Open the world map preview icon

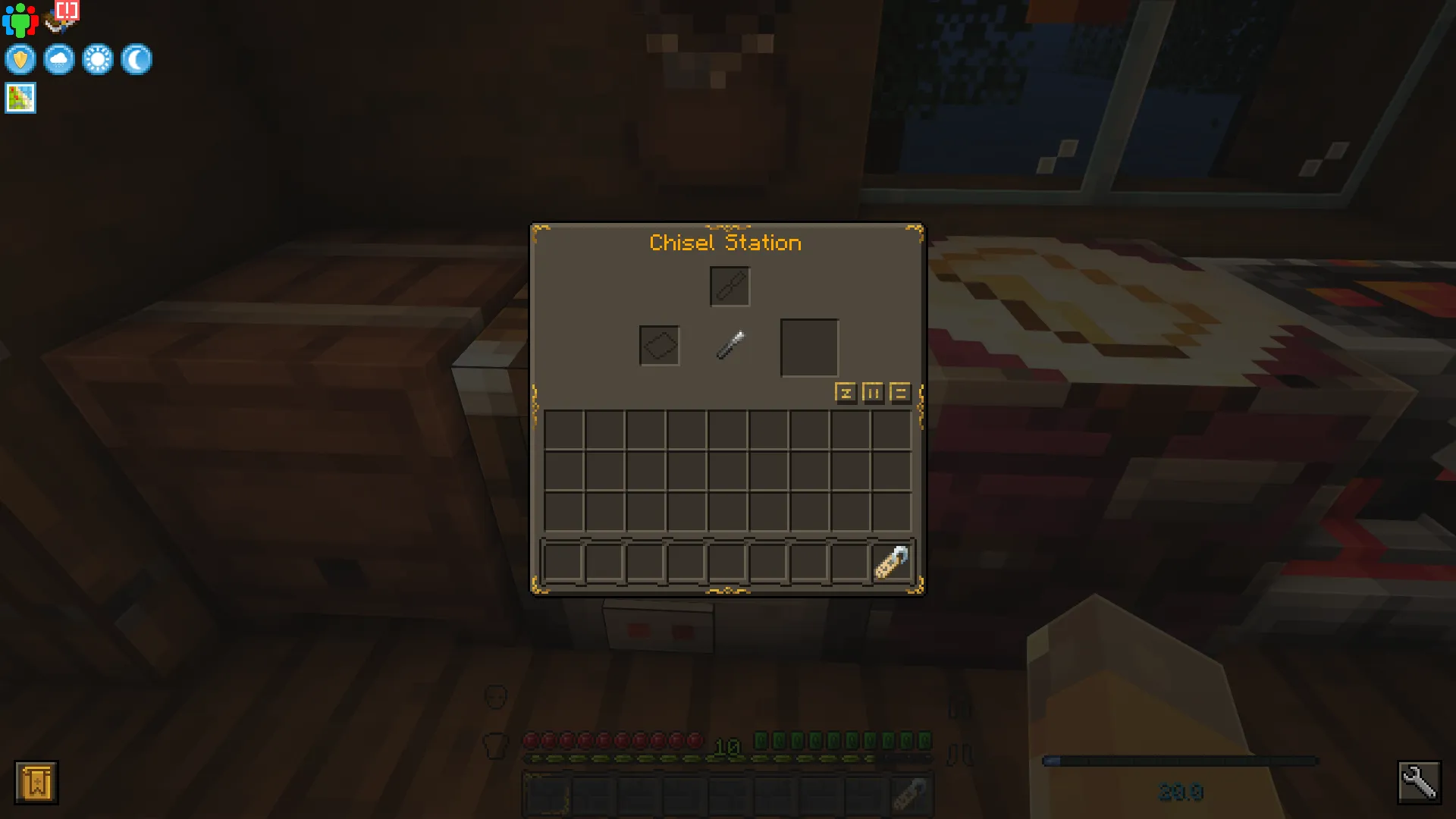20,97
